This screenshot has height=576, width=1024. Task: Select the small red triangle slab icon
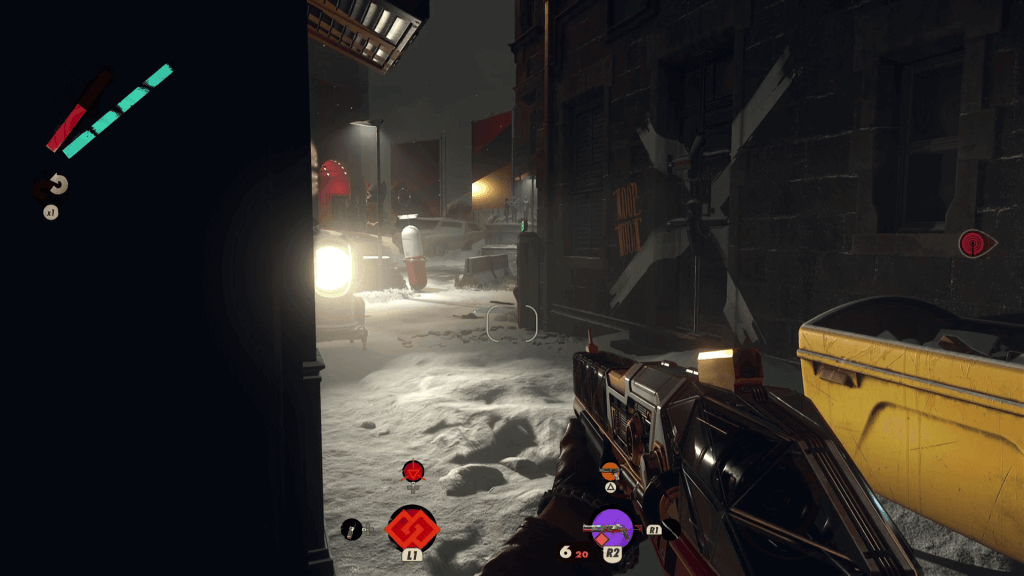412,470
